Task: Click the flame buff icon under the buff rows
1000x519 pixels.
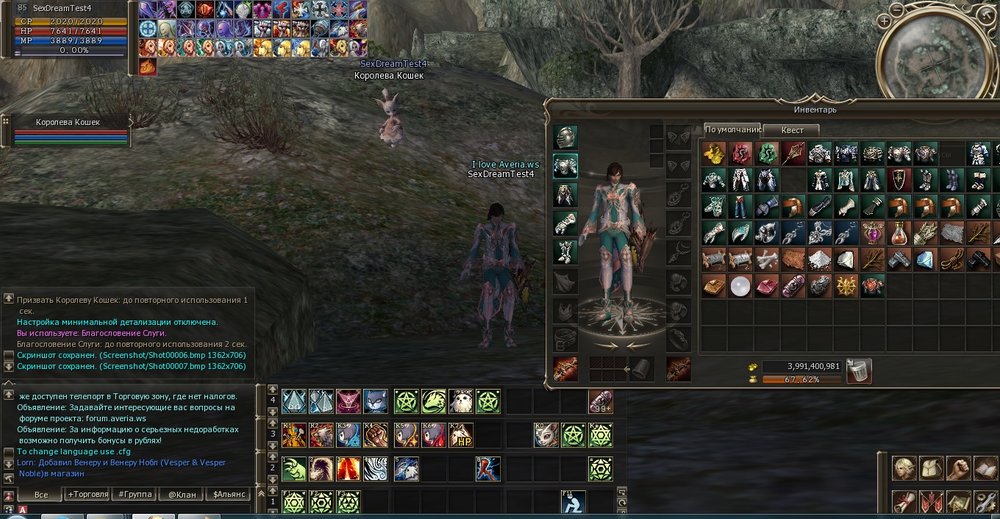Action: (x=147, y=67)
